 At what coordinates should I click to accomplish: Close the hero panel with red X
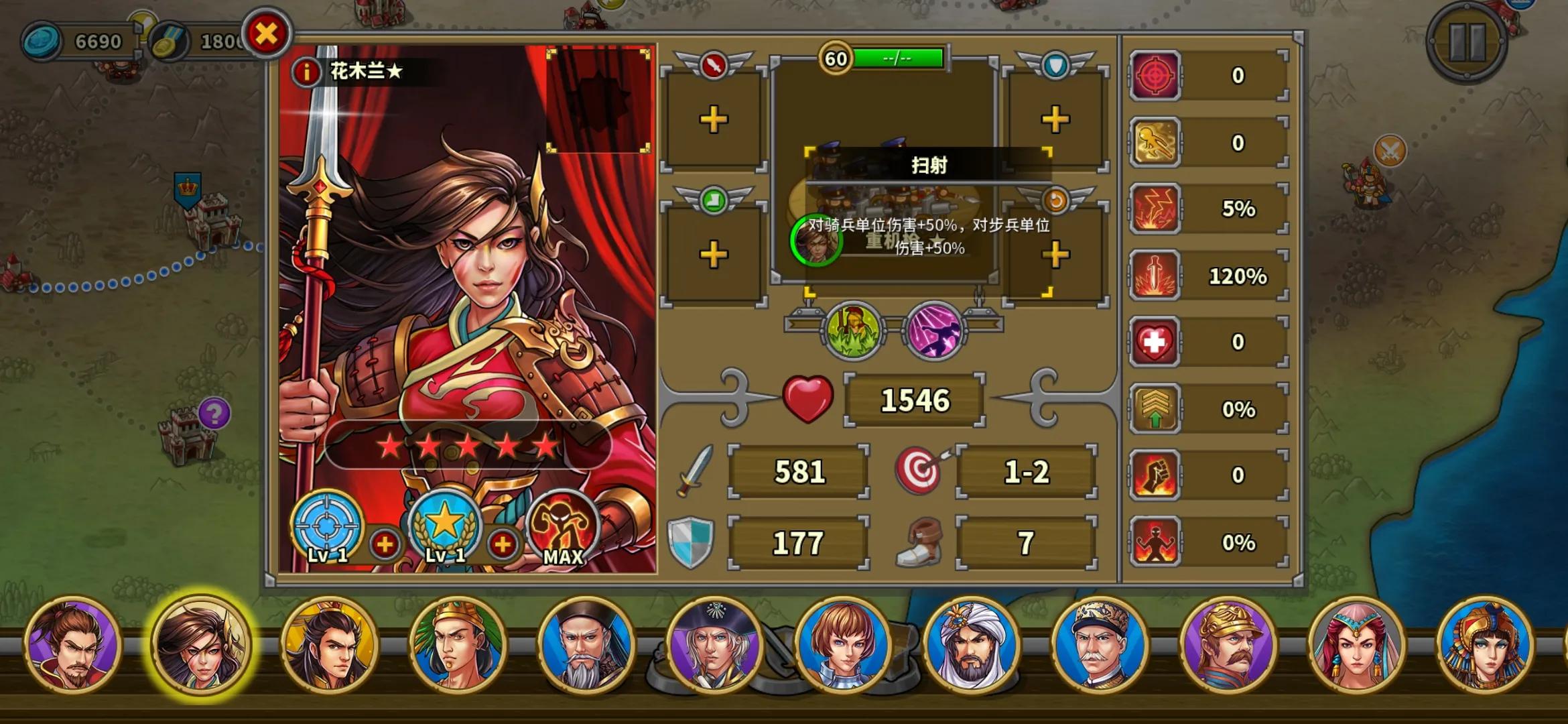[x=267, y=34]
